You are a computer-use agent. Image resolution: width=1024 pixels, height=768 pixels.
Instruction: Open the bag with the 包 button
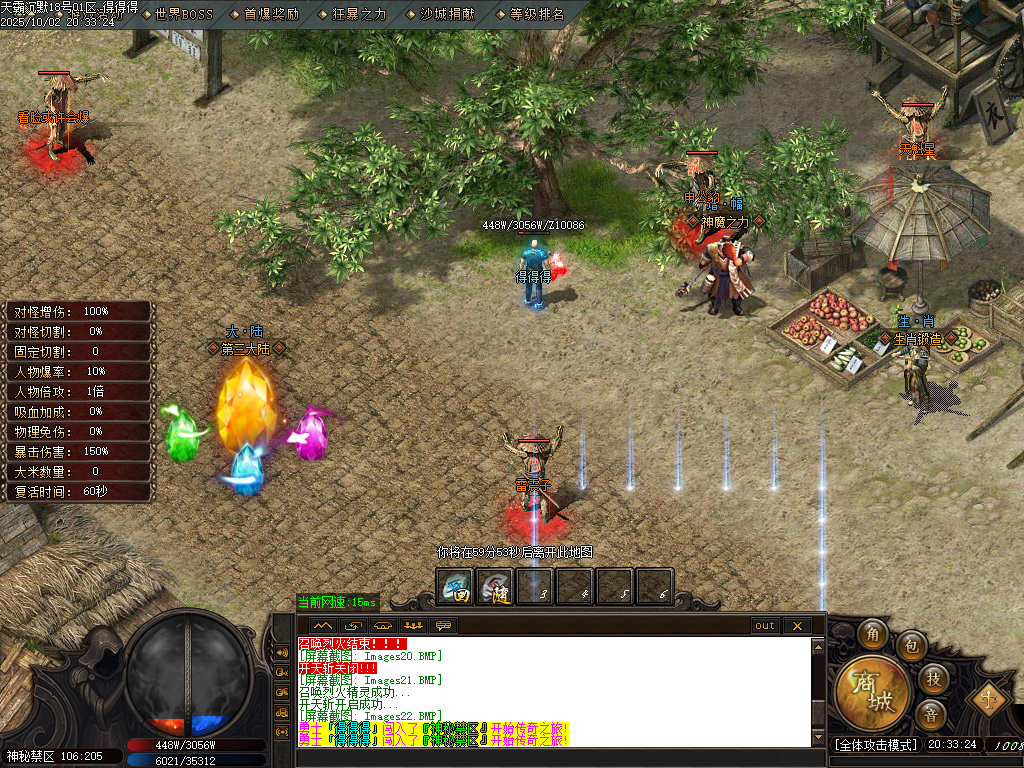911,645
